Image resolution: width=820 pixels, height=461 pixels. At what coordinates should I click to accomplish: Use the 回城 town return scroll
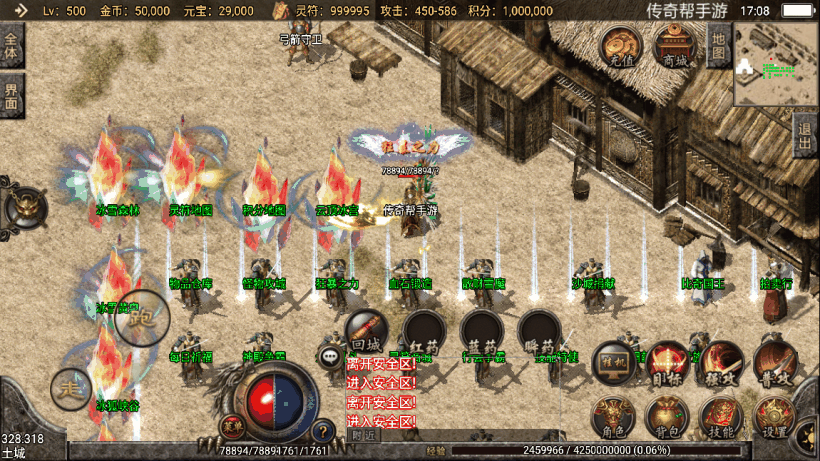(364, 329)
